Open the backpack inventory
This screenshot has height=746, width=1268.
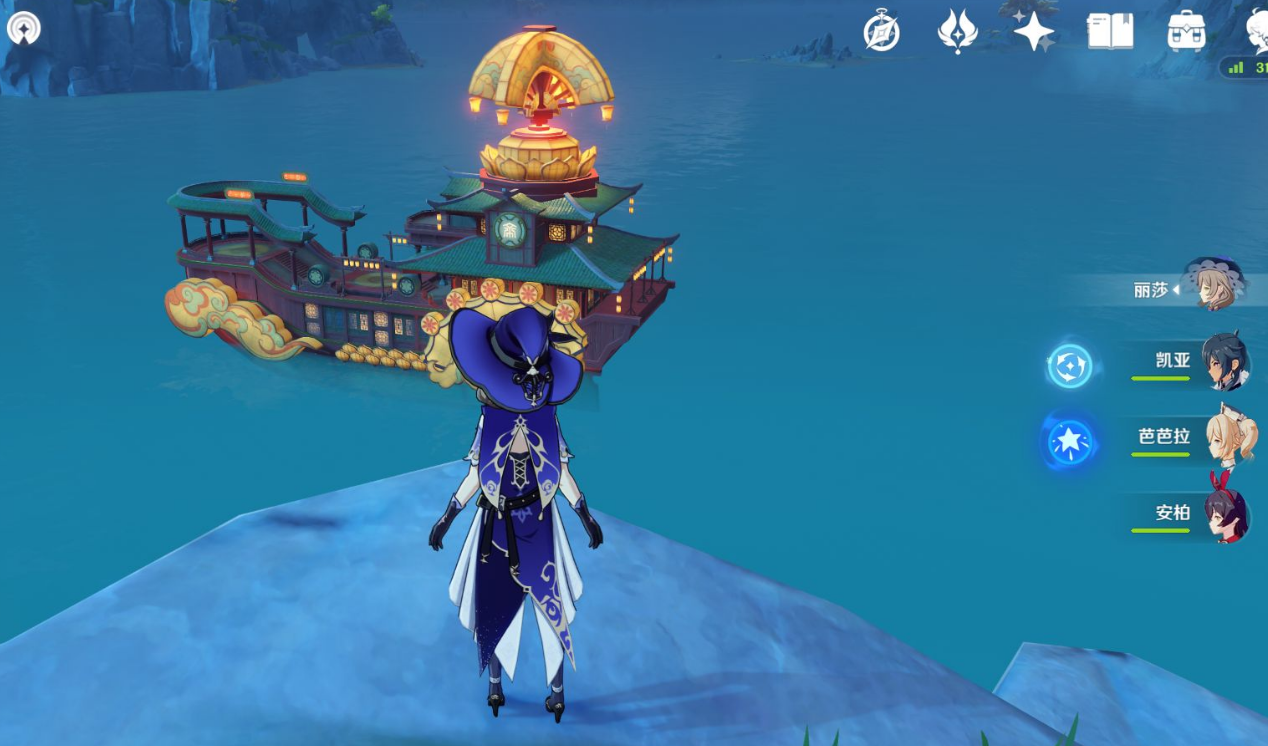click(x=1186, y=31)
